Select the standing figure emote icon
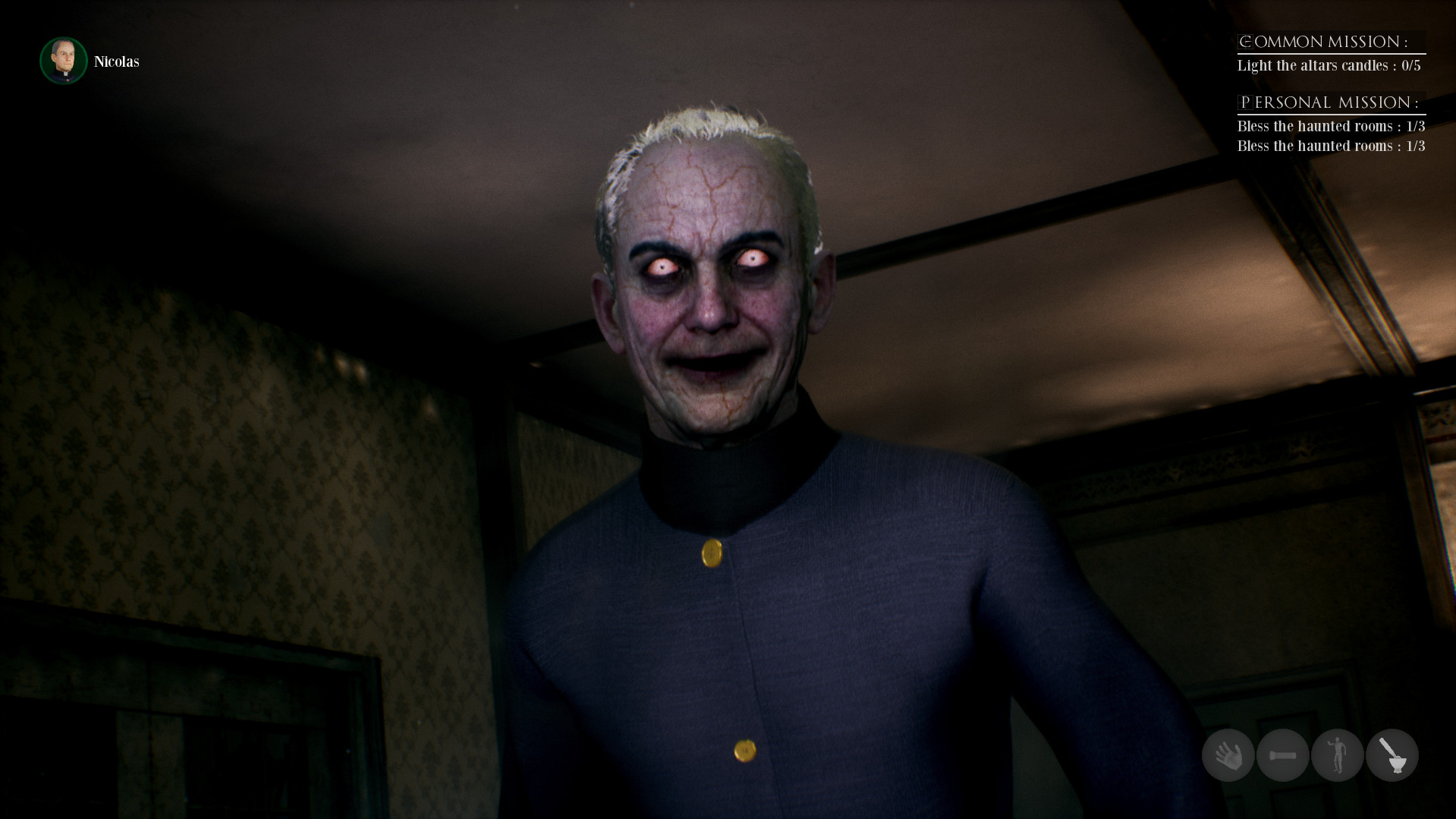The image size is (1456, 819). [1338, 755]
